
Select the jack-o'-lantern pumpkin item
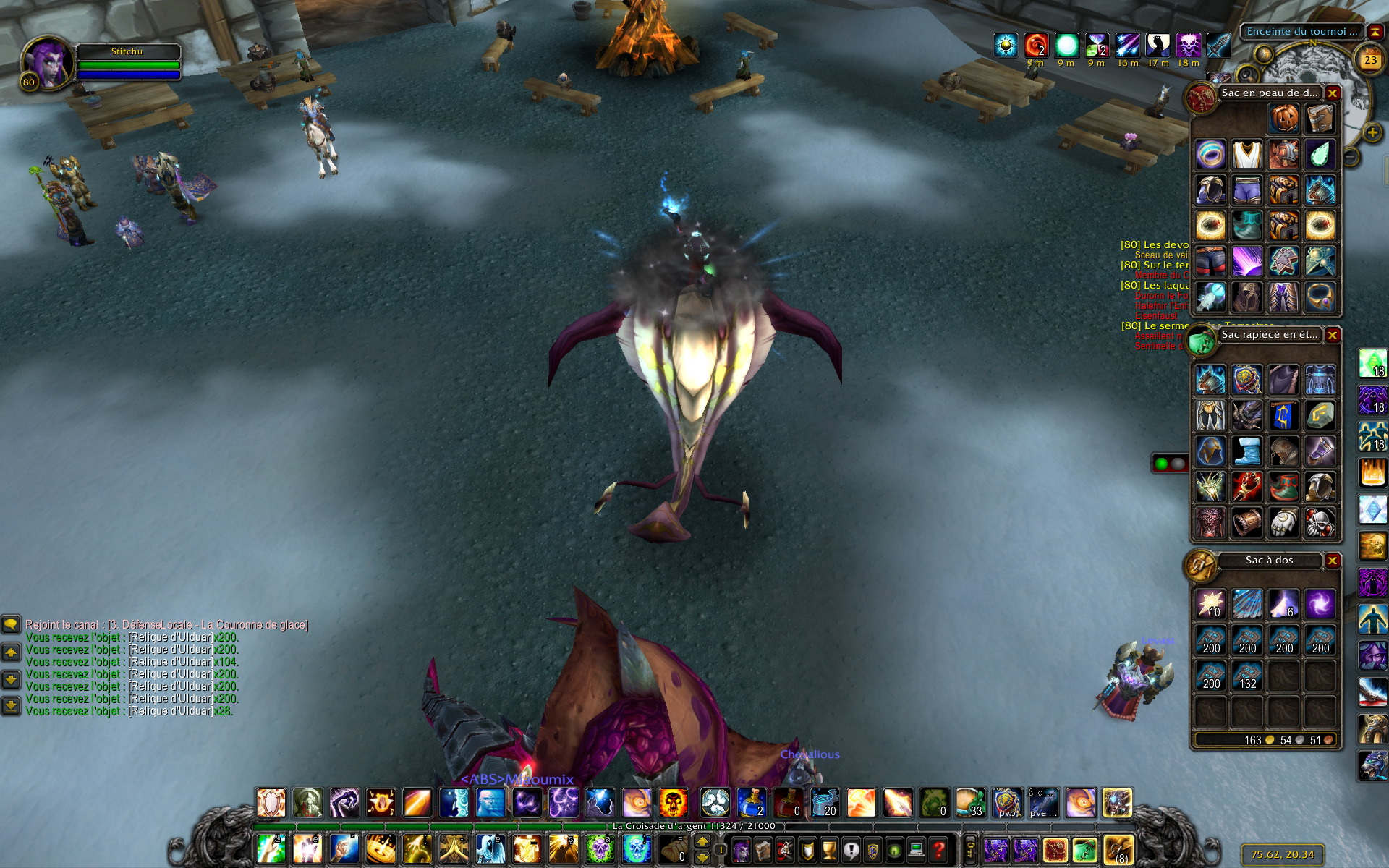(1283, 119)
